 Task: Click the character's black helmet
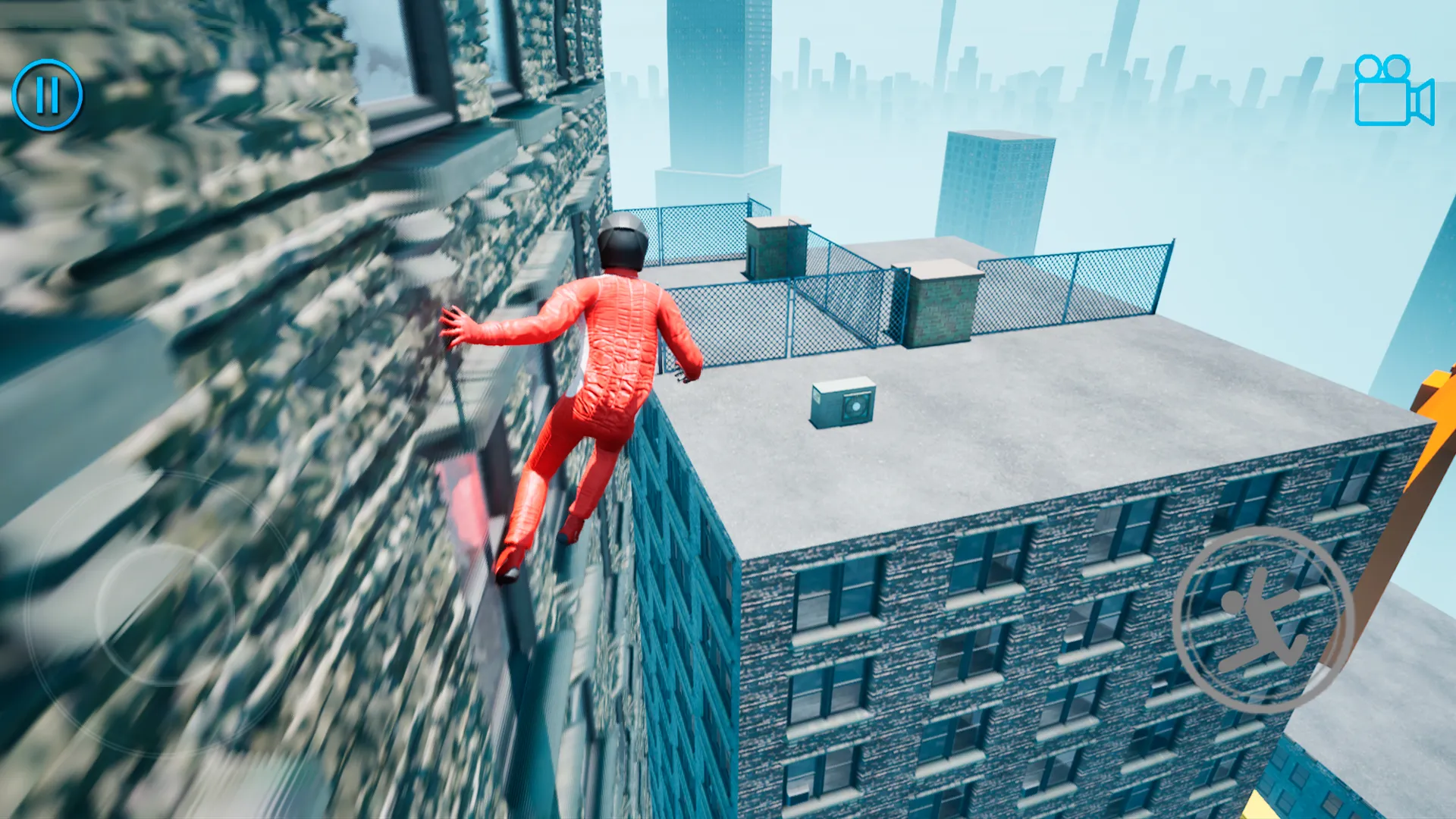click(622, 243)
